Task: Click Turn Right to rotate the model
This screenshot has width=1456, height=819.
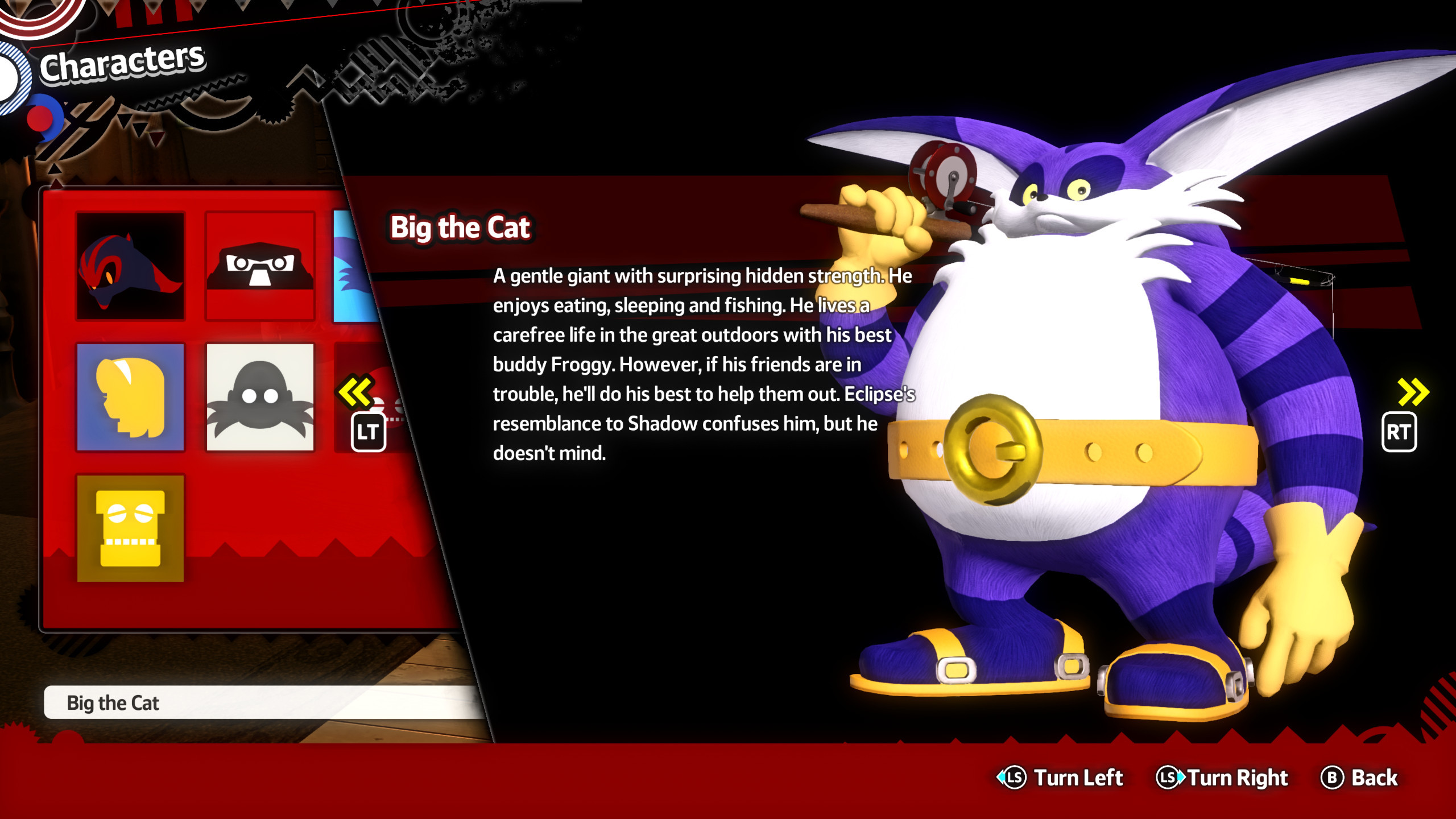Action: (1223, 777)
